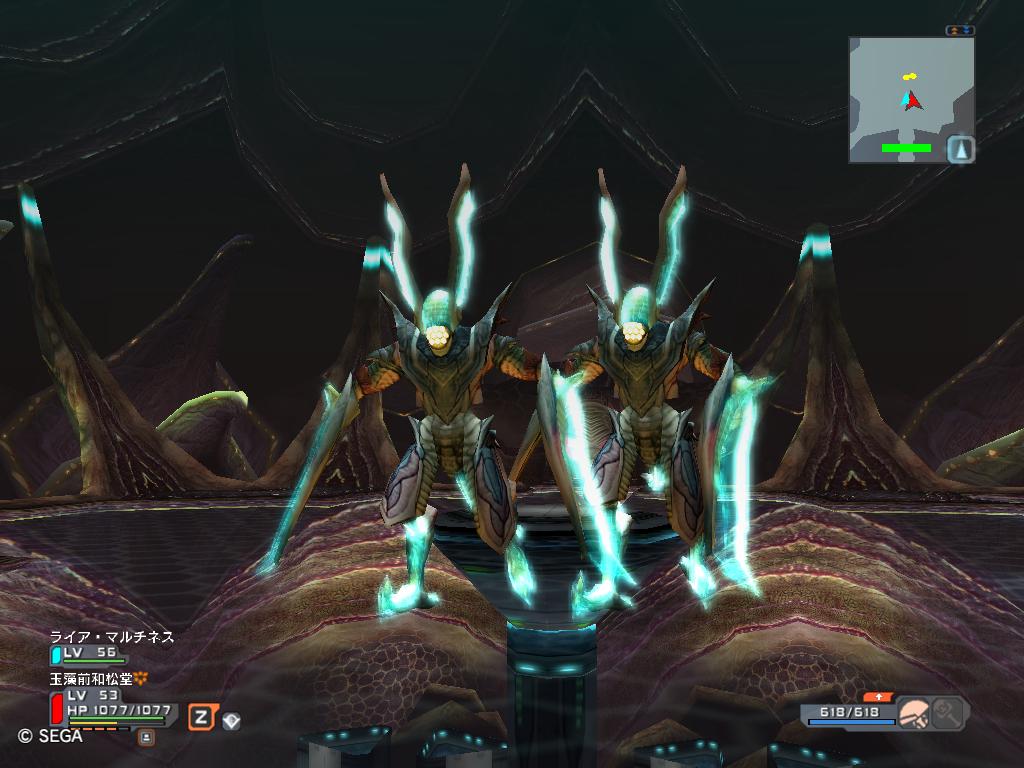Click the minimap's compass arrow button
1024x768 pixels.
(x=960, y=149)
